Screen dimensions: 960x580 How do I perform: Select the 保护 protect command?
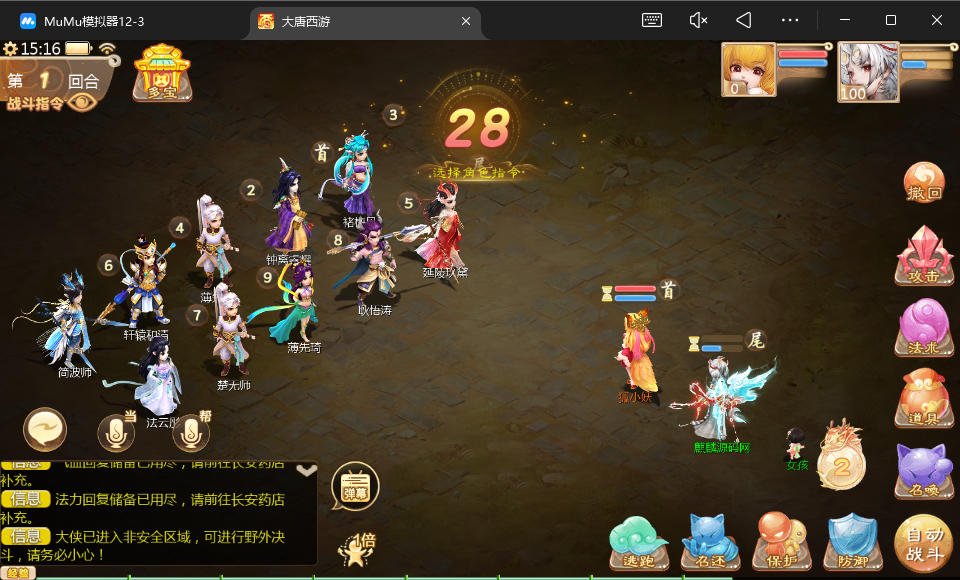tap(781, 543)
